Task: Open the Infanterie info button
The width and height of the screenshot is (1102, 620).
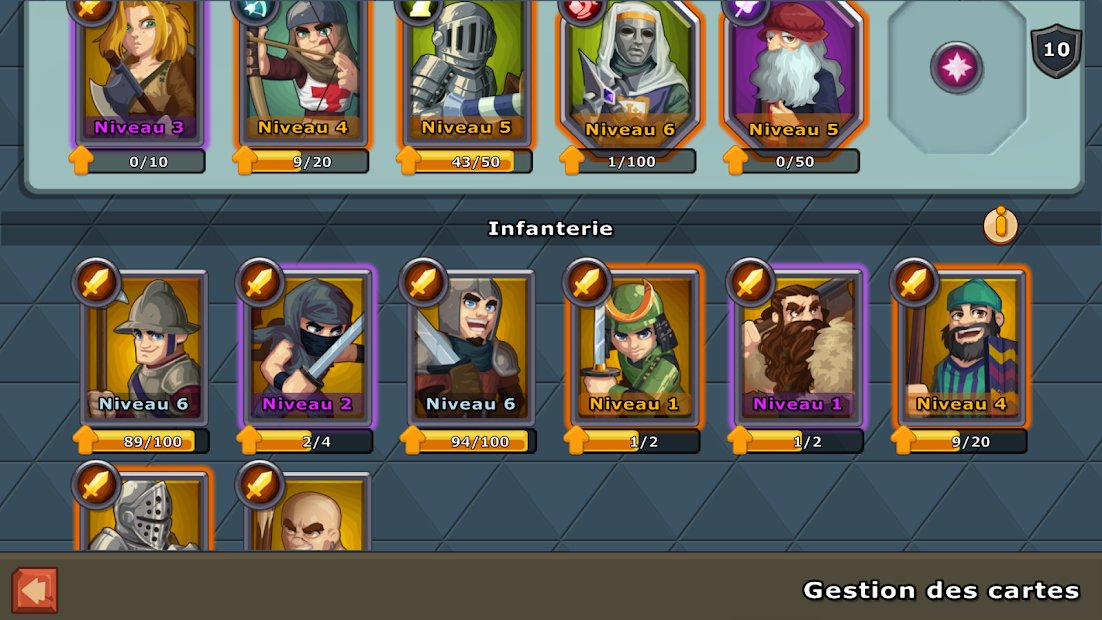Action: [999, 225]
